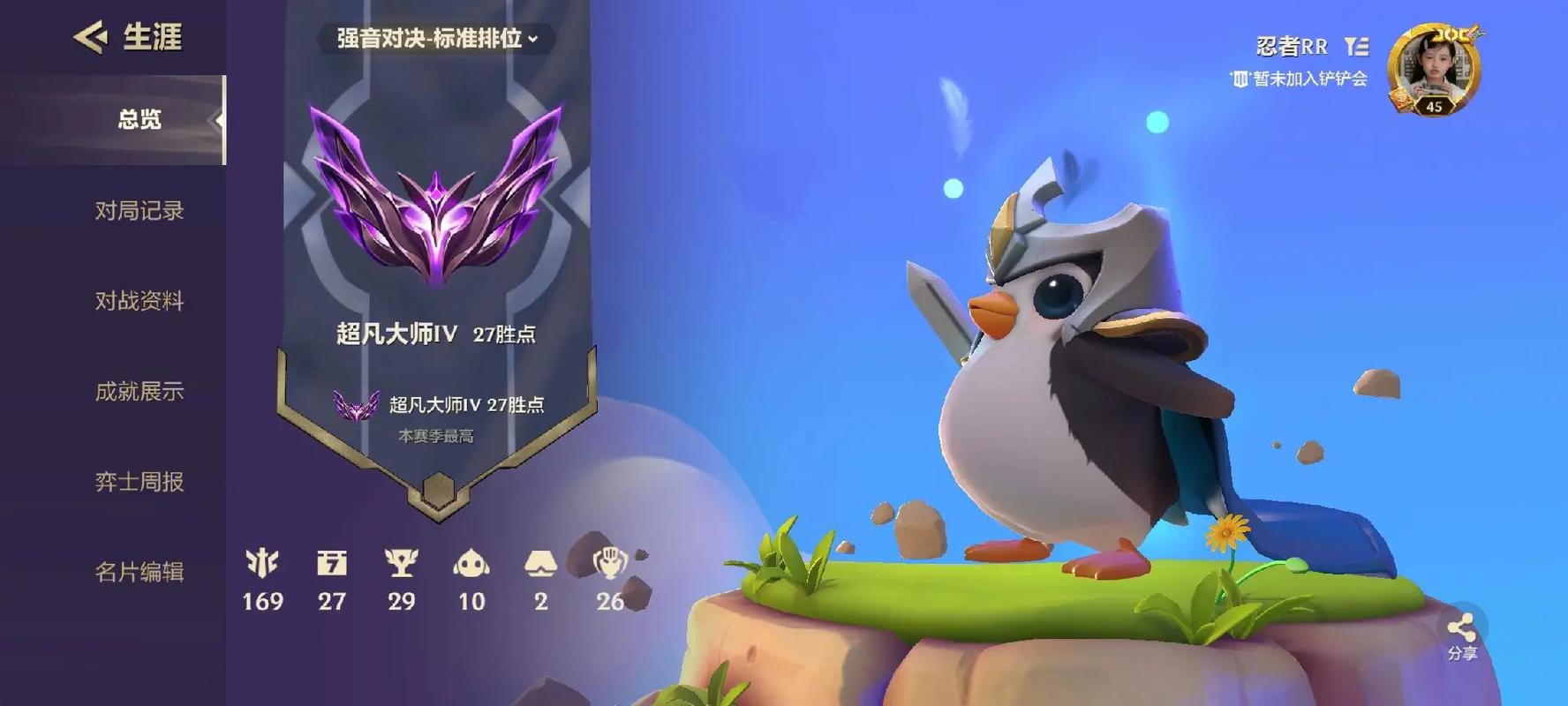Switch to the 总览 tab
This screenshot has height=706, width=1568.
coord(139,120)
